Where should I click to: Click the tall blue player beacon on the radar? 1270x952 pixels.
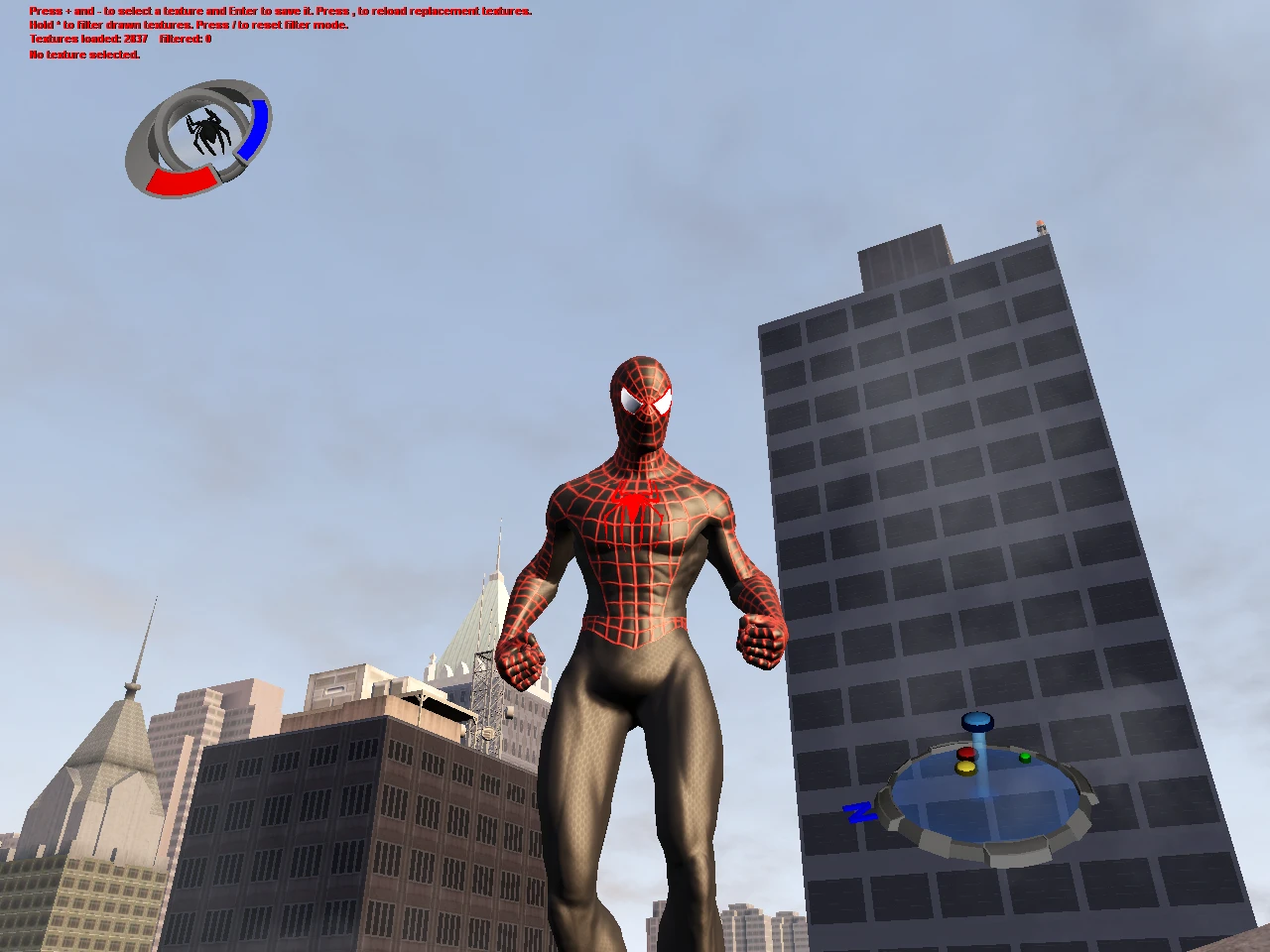977,722
